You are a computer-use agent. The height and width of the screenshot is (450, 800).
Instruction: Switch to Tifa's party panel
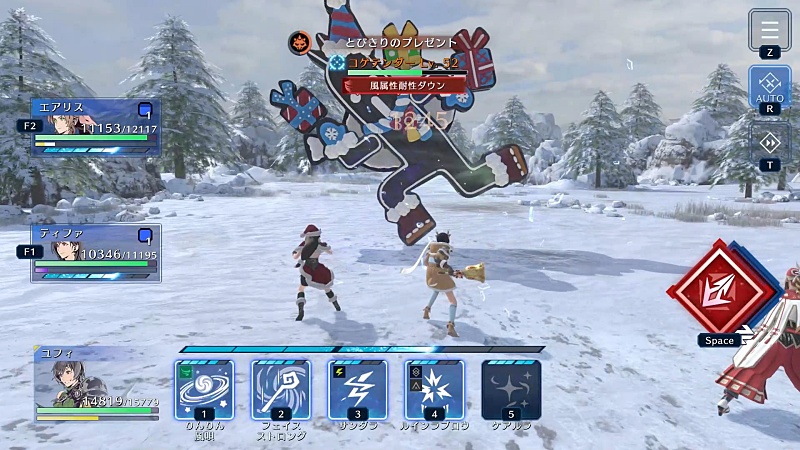96,252
